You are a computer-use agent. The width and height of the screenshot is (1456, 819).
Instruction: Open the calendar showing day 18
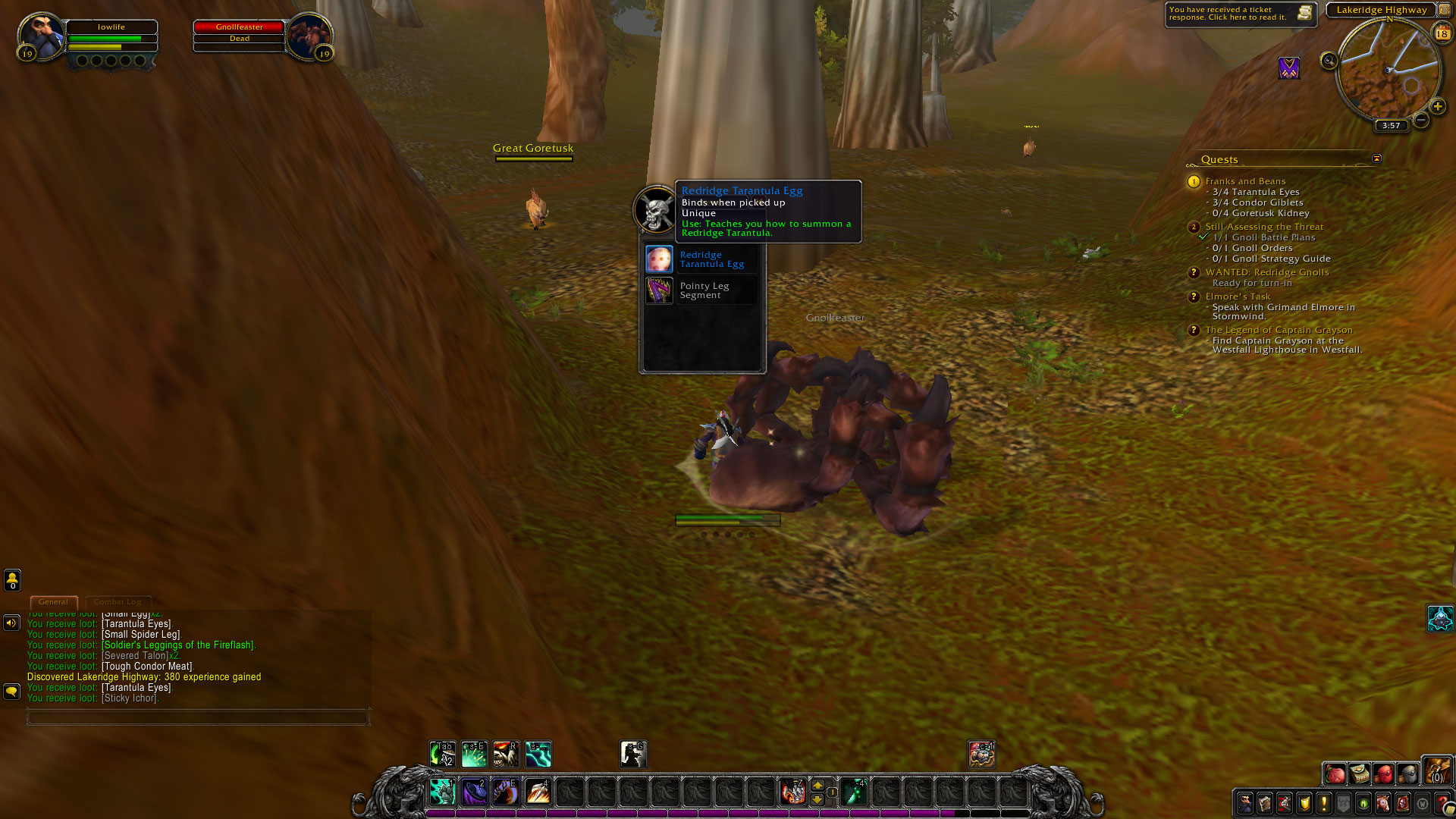tap(1442, 33)
